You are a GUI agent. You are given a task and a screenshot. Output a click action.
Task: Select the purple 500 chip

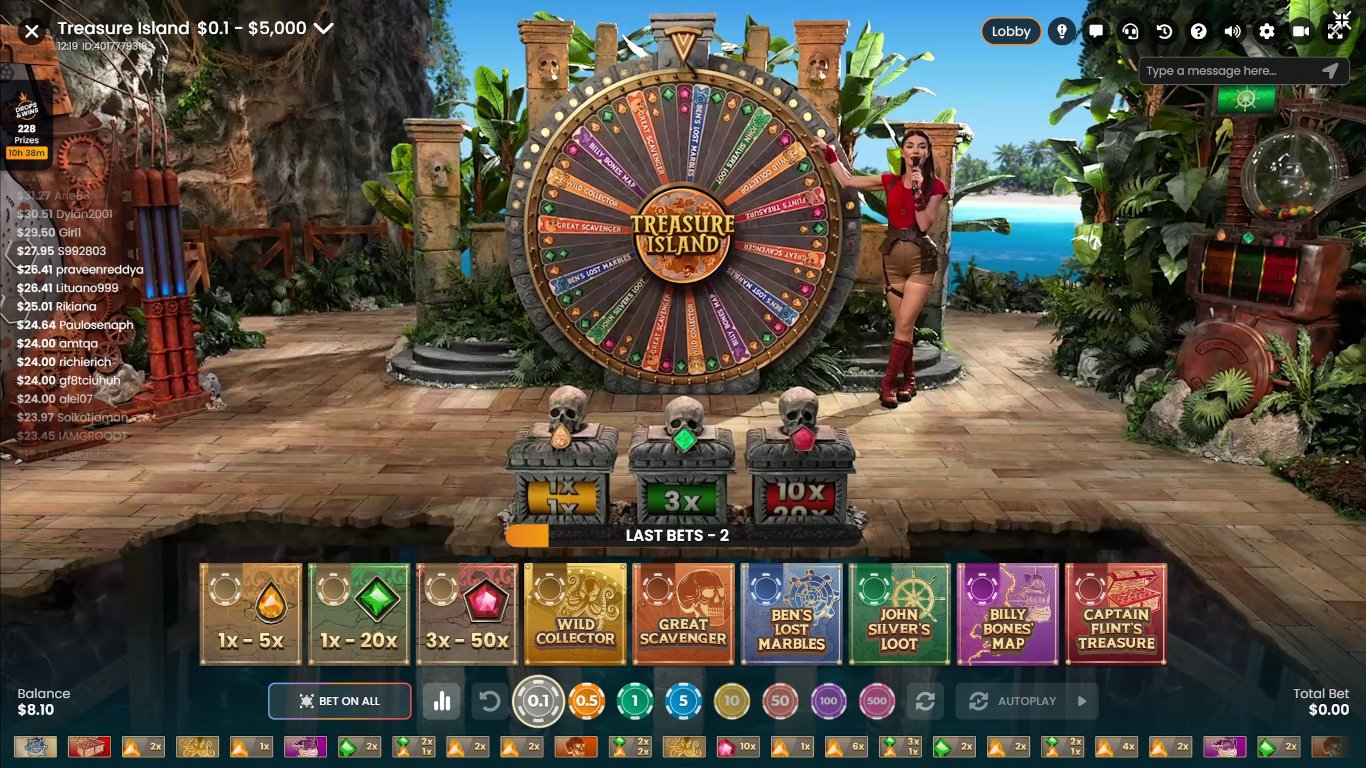(877, 701)
